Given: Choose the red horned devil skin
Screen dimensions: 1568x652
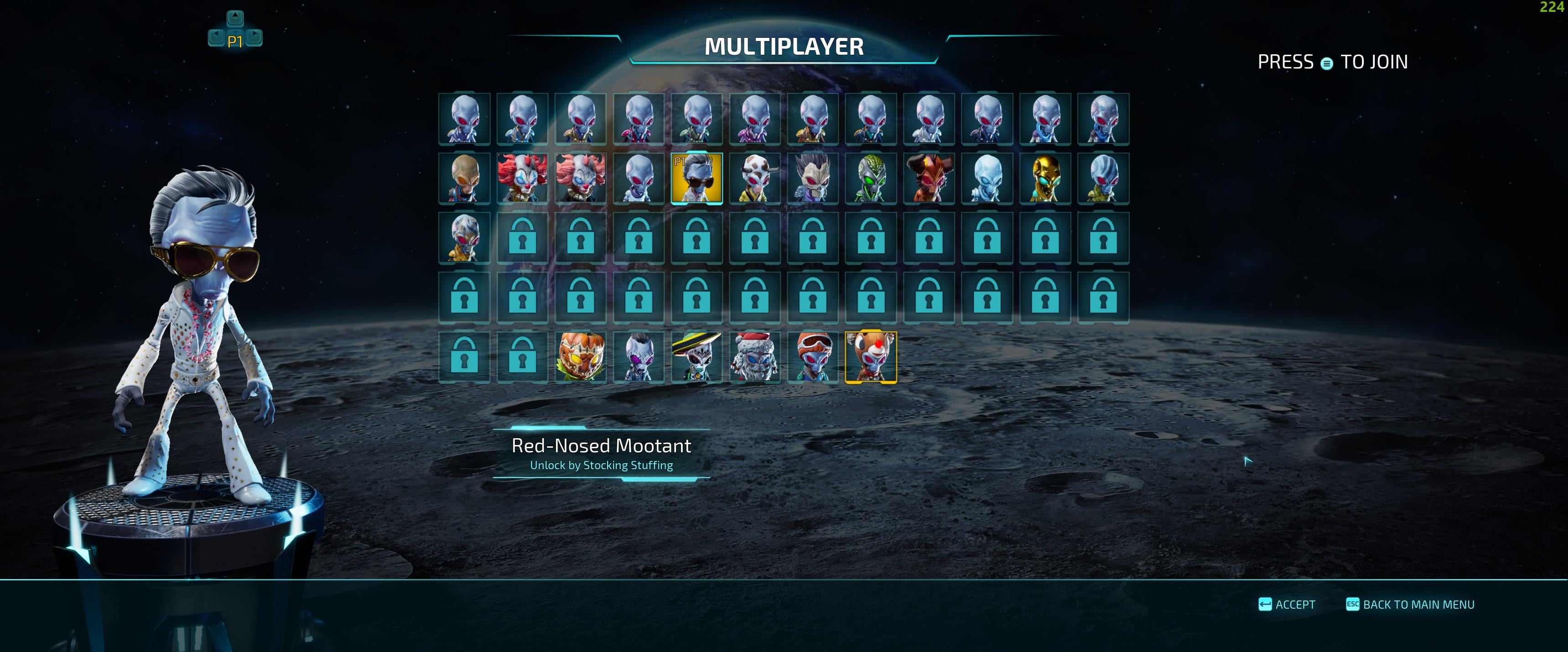Looking at the screenshot, I should [929, 178].
